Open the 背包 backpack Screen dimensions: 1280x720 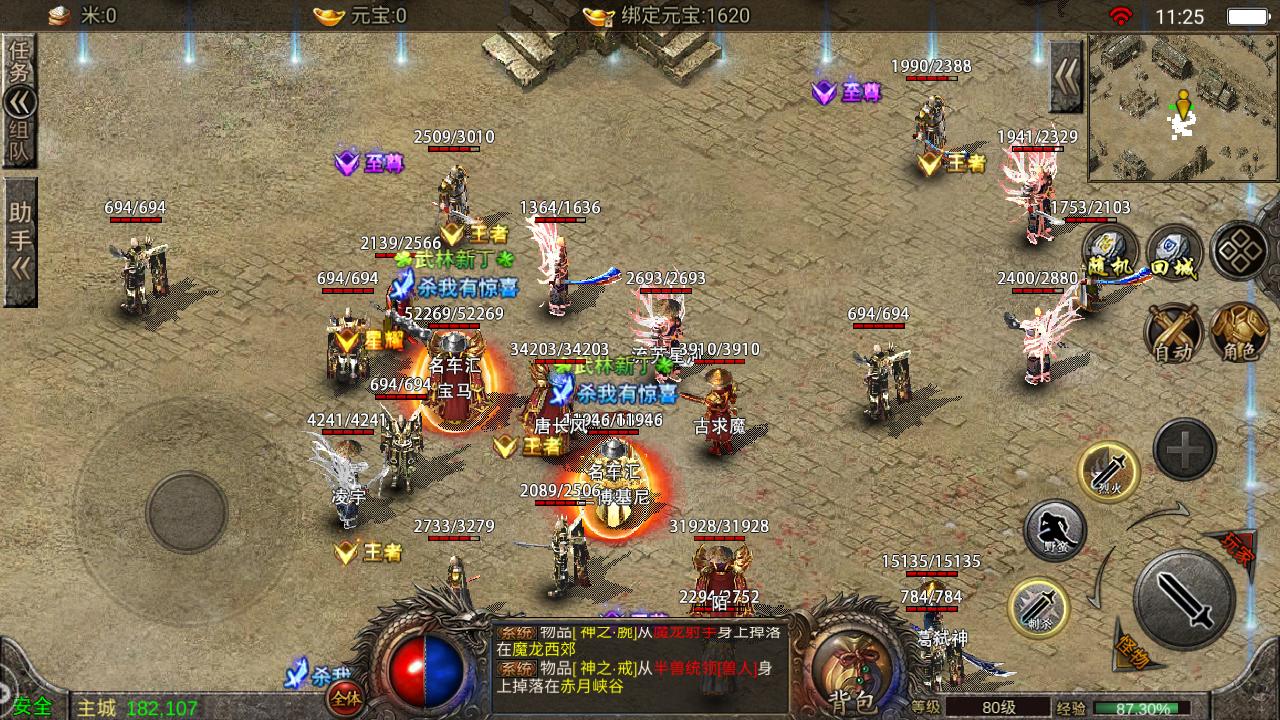coord(851,665)
